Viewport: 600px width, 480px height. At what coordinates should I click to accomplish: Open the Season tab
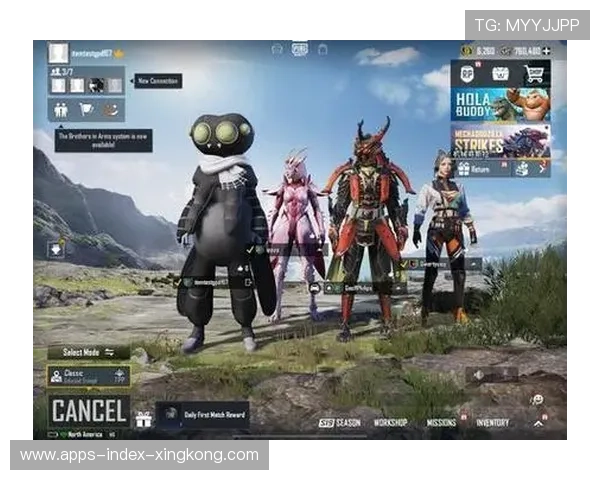(x=340, y=423)
